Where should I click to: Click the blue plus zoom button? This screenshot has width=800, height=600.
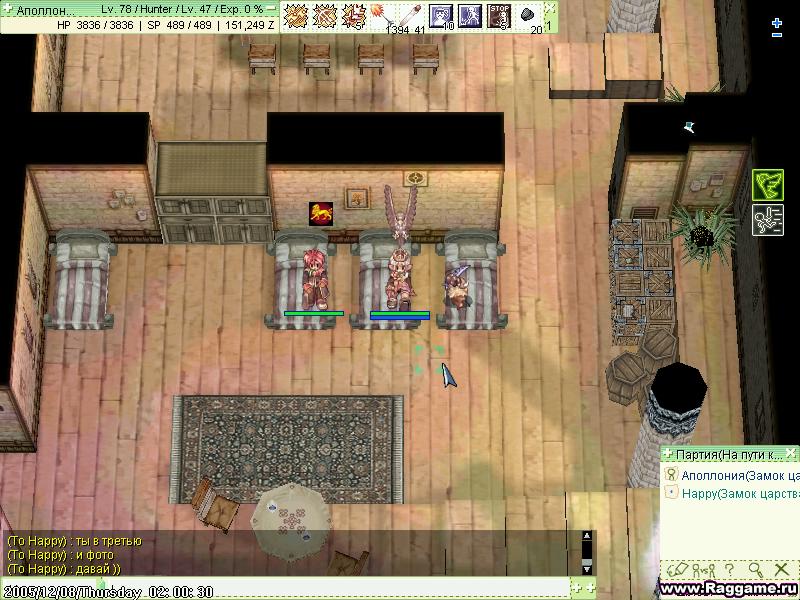pos(777,22)
